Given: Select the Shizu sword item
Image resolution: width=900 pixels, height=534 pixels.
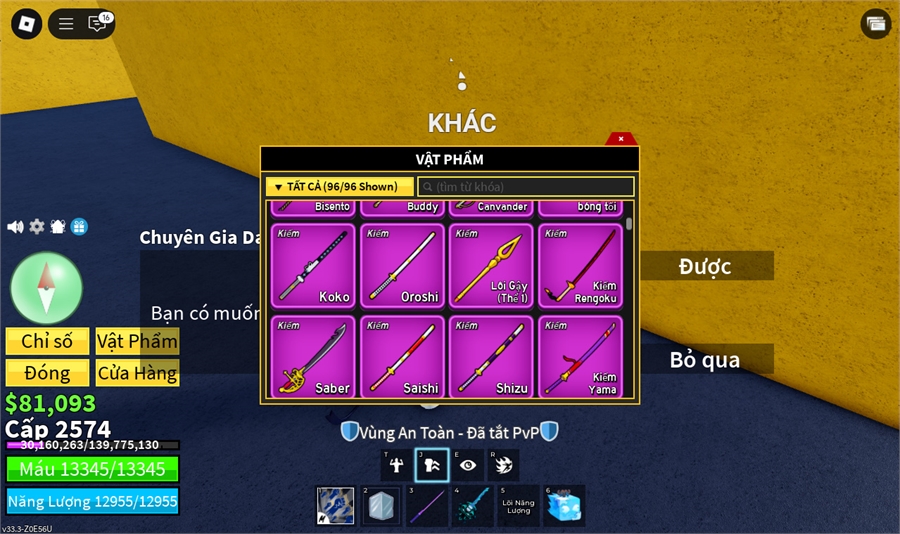Looking at the screenshot, I should [x=491, y=356].
